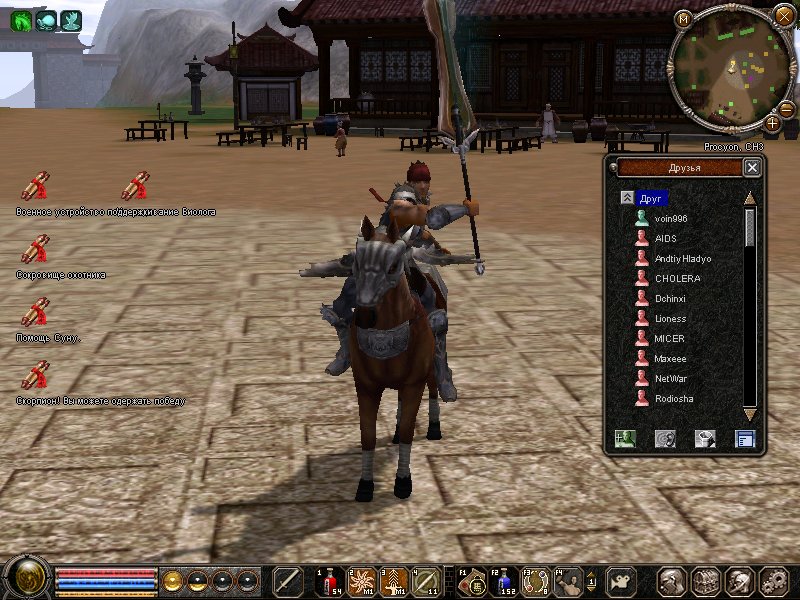Use the blue potion in slot F2
The width and height of the screenshot is (800, 600).
coord(505,581)
